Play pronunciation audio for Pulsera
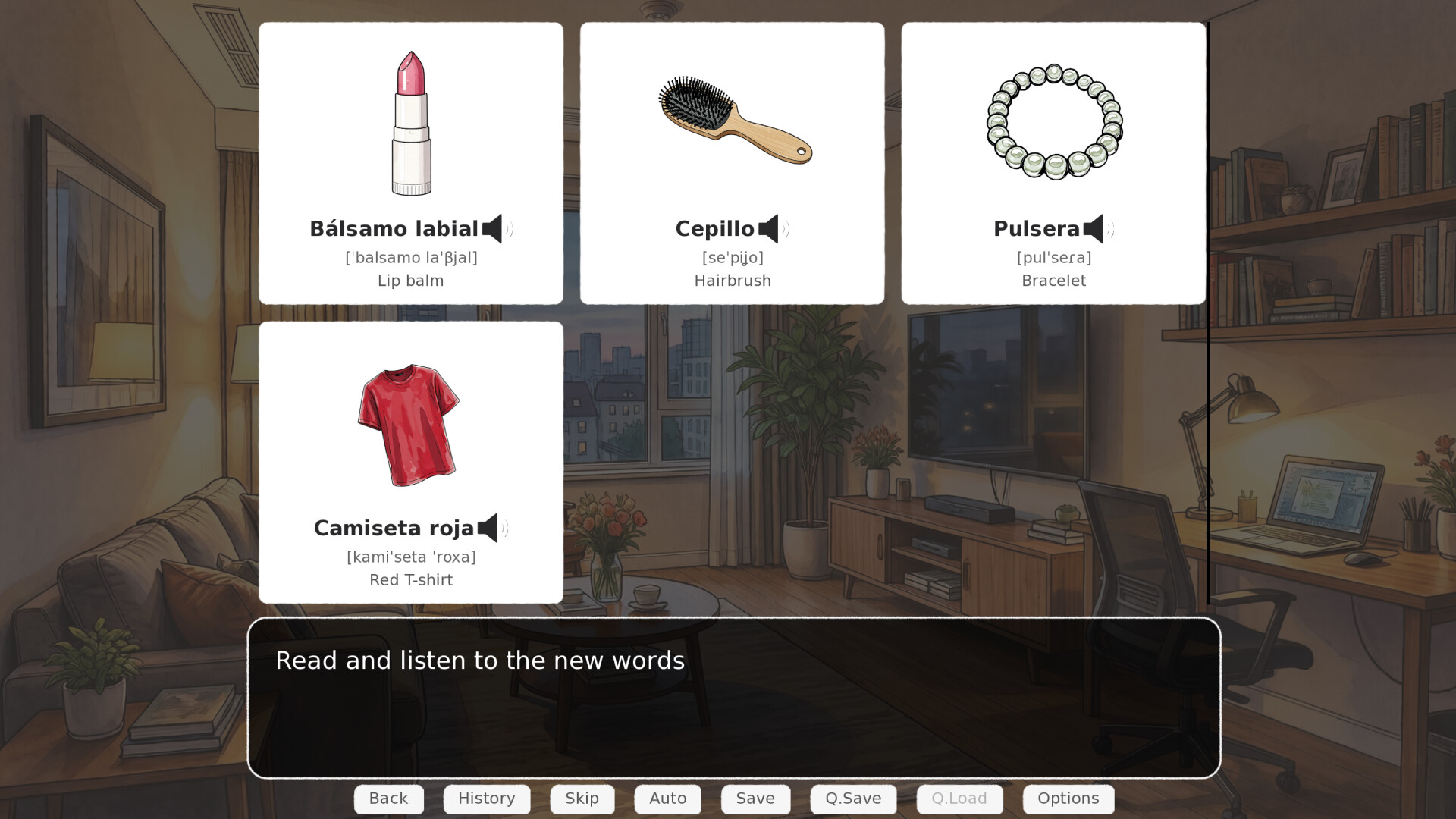Viewport: 1456px width, 819px height. click(x=1097, y=228)
